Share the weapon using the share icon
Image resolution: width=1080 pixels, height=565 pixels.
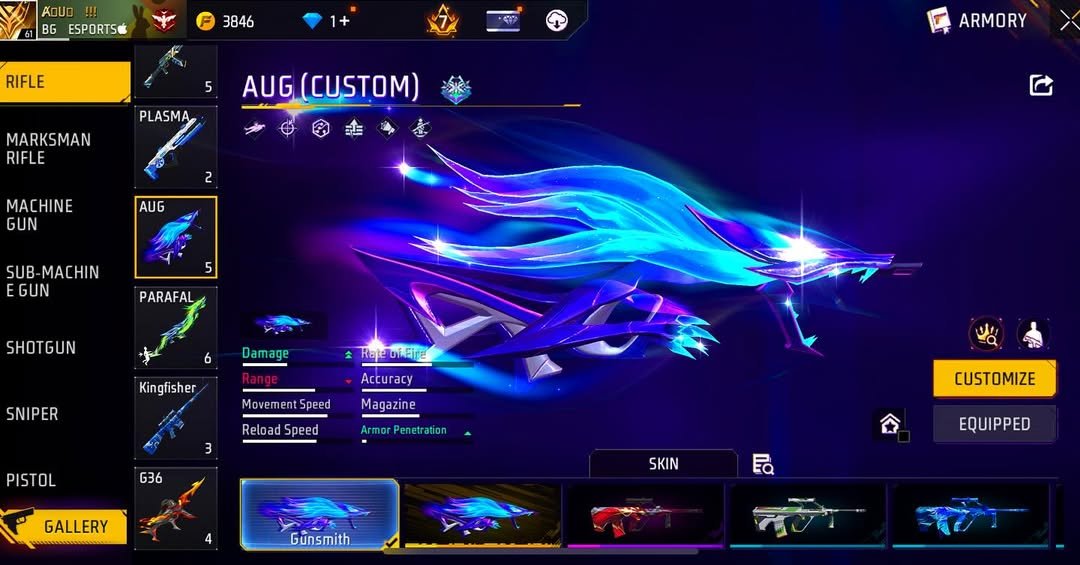point(1041,86)
